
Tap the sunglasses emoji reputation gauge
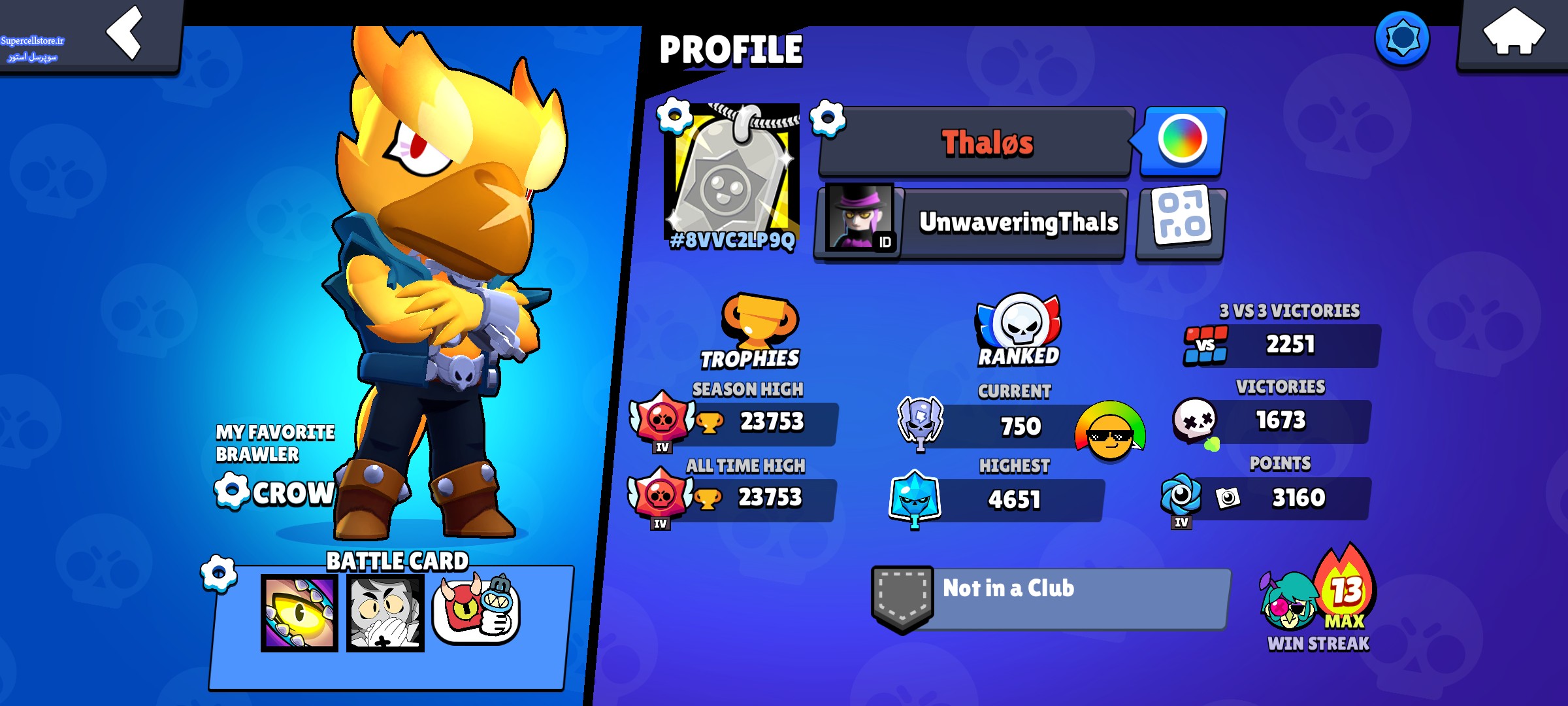click(1110, 431)
